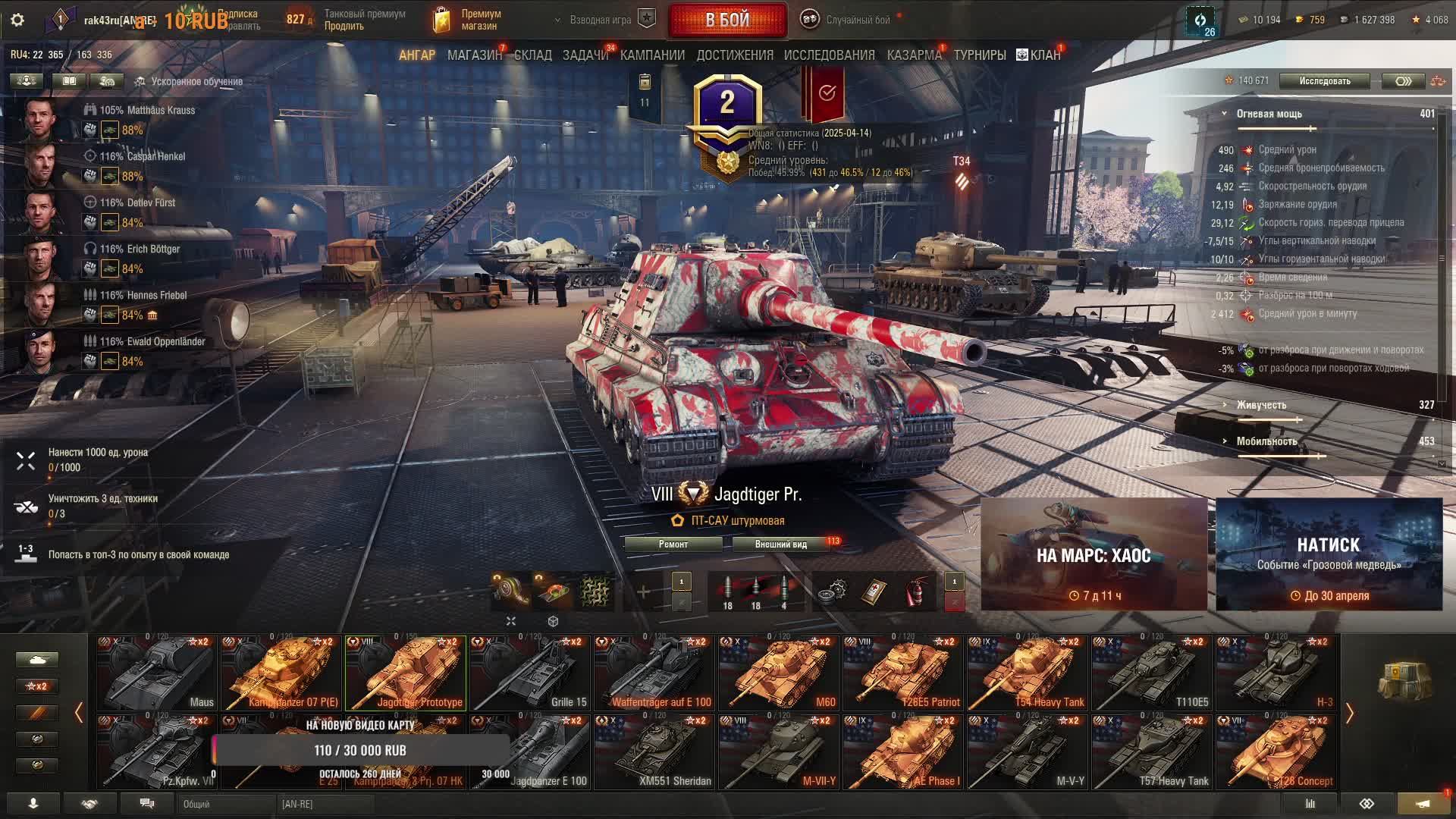
Task: Switch to the ИССЛЕДОВАНИЯ tab
Action: tap(829, 55)
